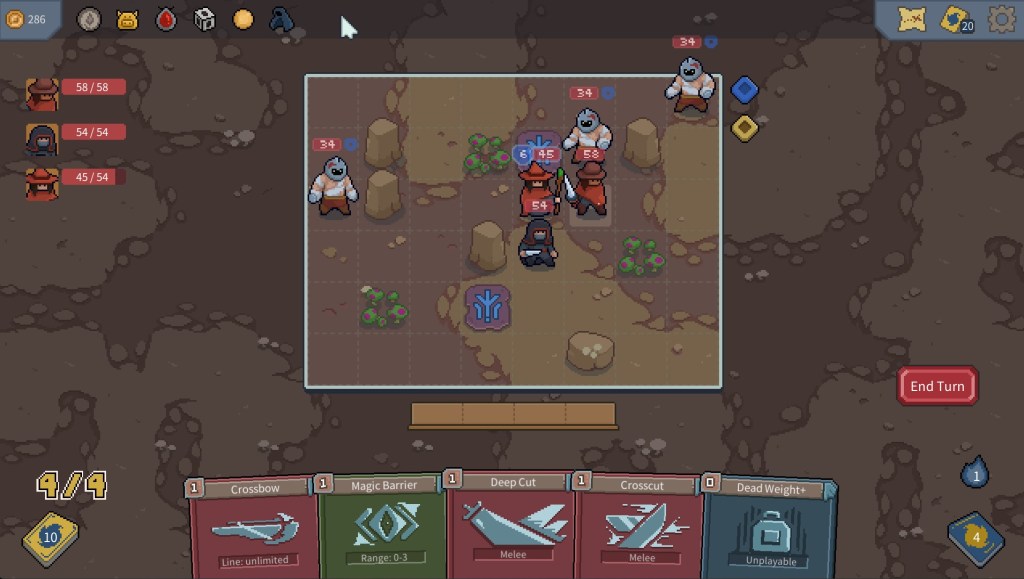The image size is (1024, 579).
Task: Open the treasure map
Action: coord(911,19)
